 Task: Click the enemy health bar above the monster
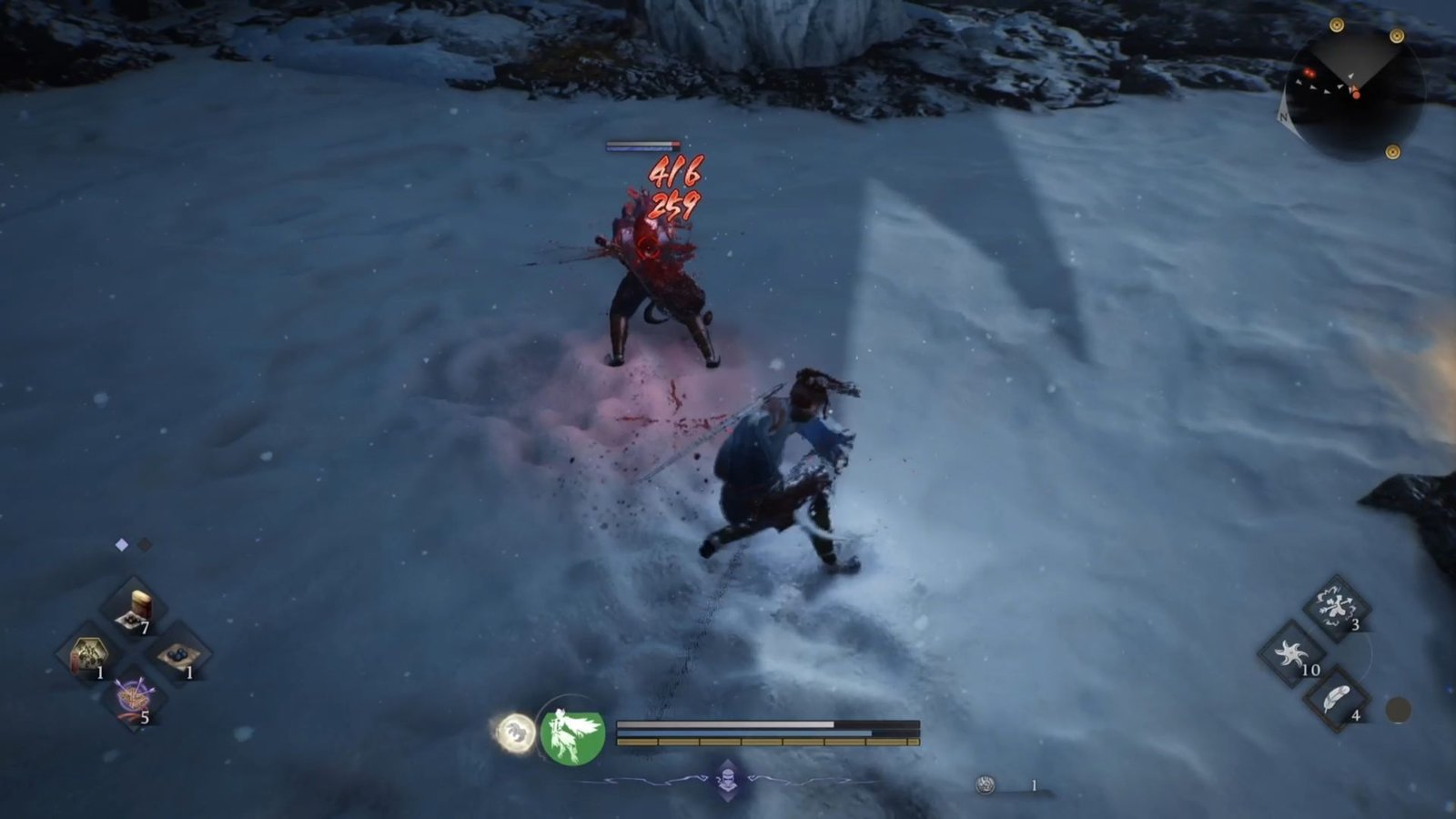coord(642,143)
